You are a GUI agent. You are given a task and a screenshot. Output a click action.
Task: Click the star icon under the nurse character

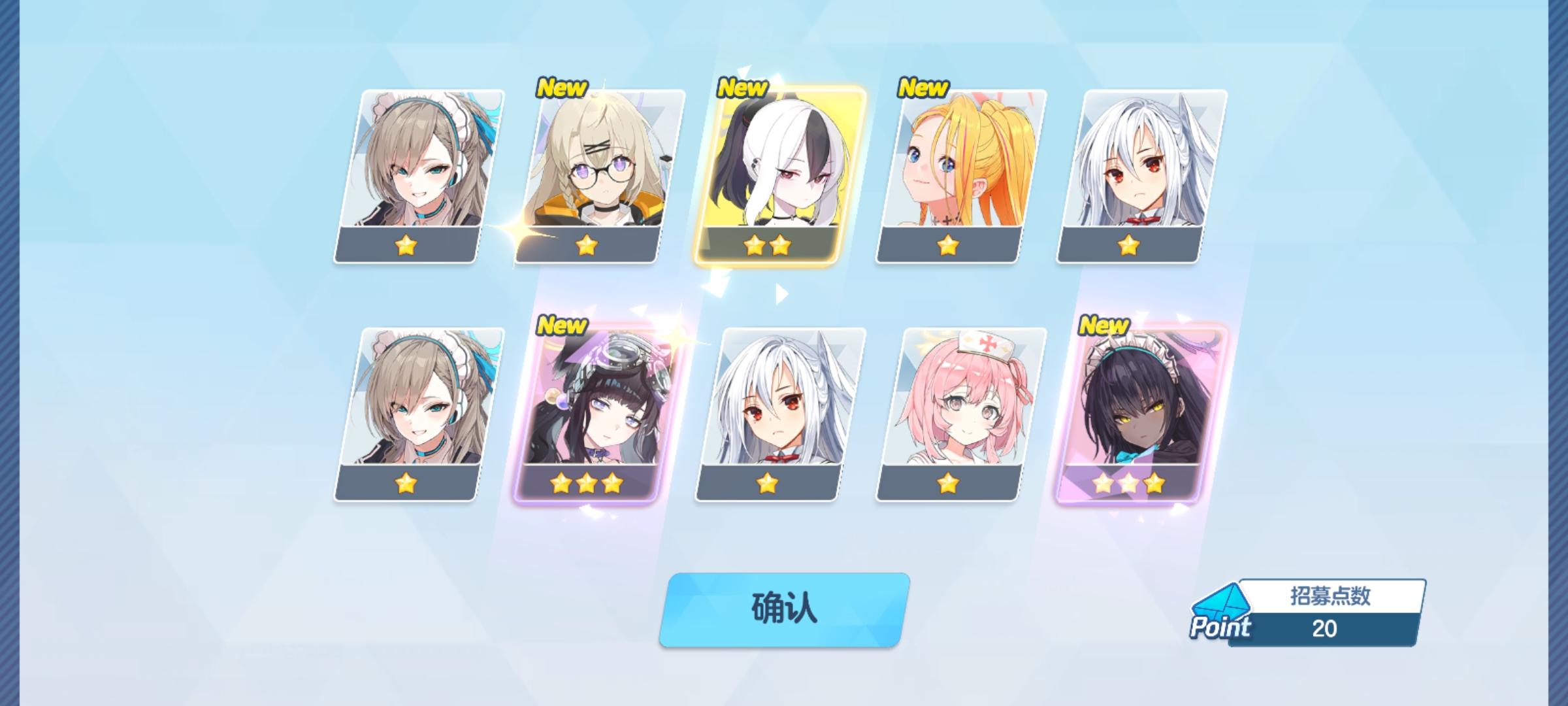point(947,485)
